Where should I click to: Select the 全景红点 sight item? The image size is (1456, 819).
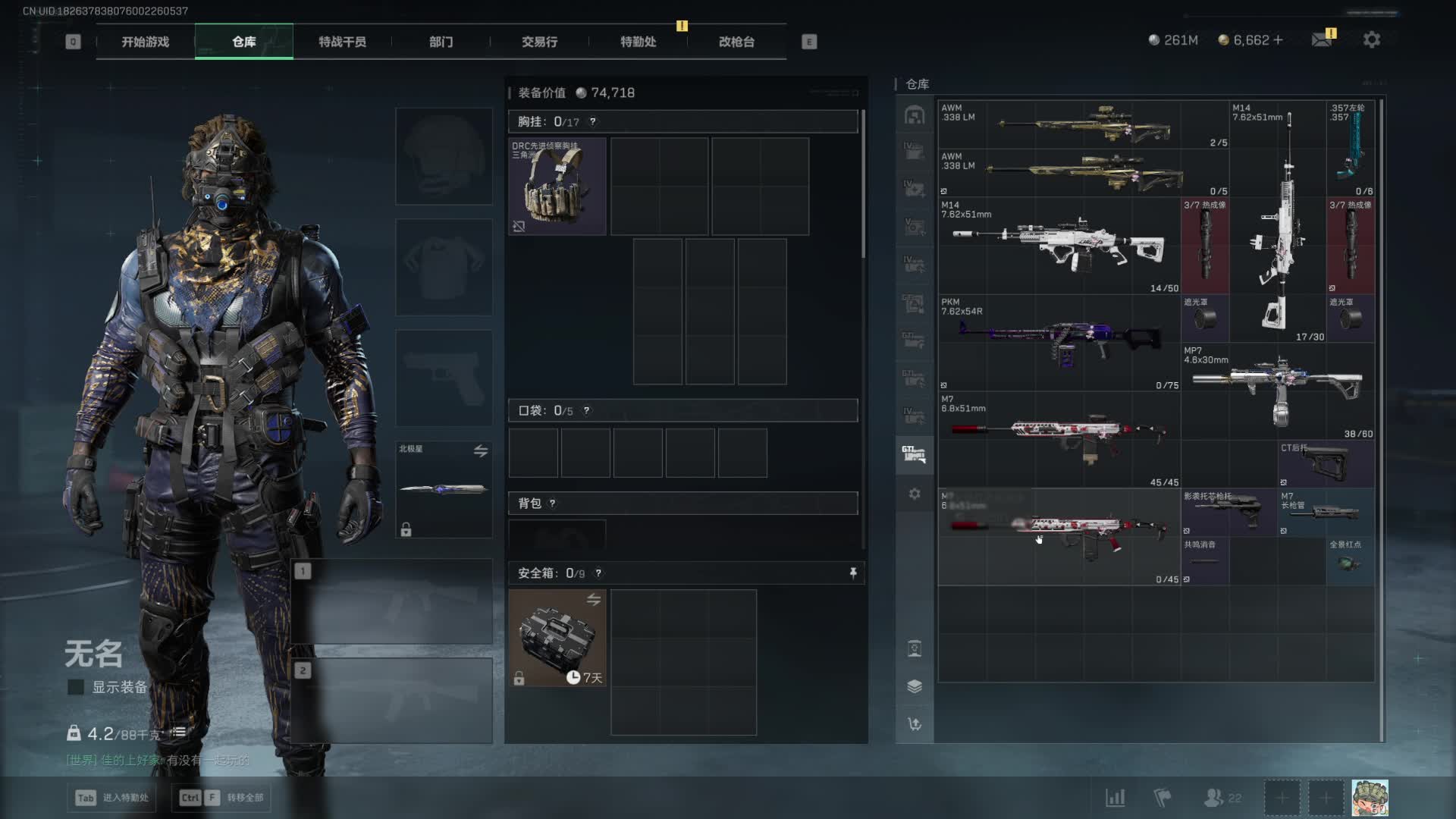(x=1350, y=561)
